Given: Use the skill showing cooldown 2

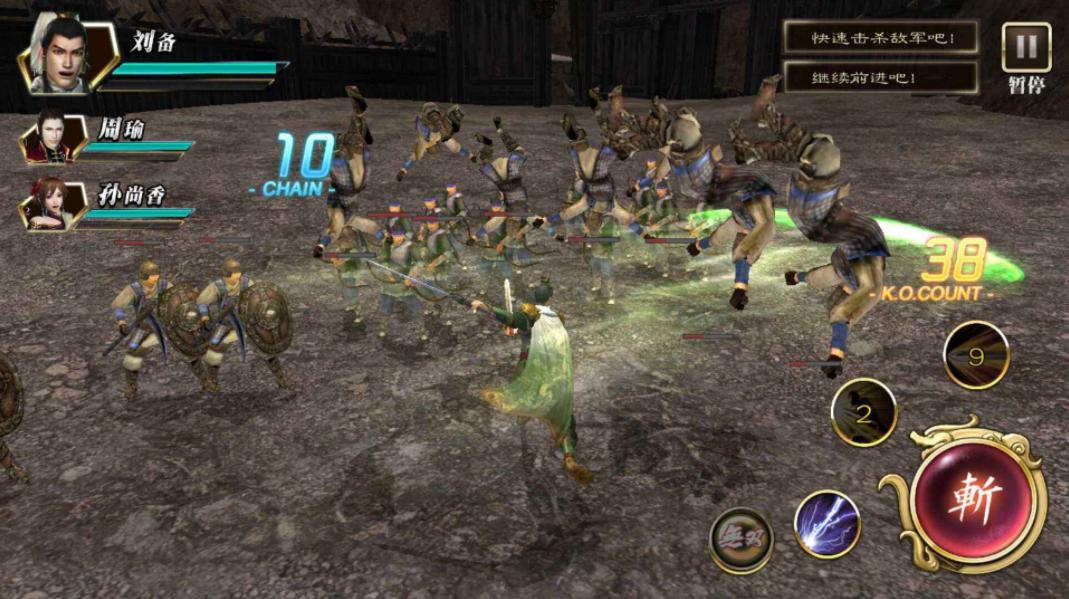Looking at the screenshot, I should [x=864, y=411].
